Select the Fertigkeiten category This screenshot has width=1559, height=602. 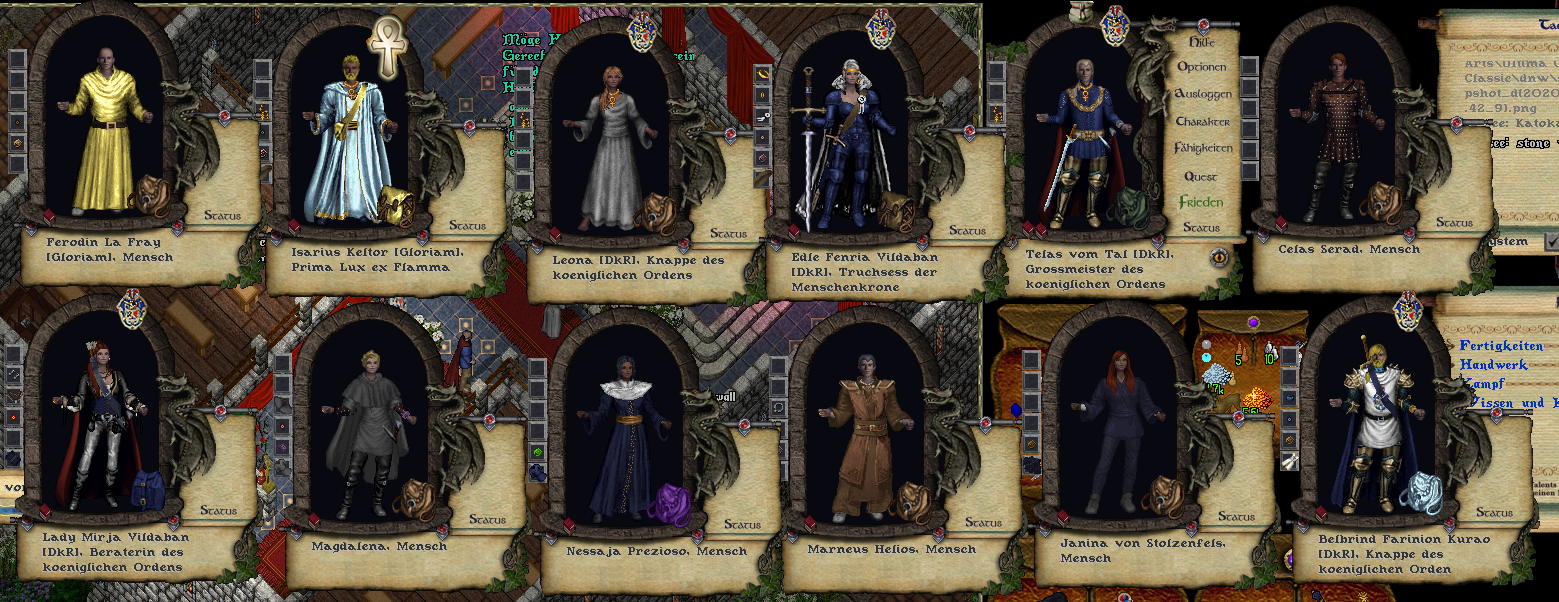[1501, 346]
